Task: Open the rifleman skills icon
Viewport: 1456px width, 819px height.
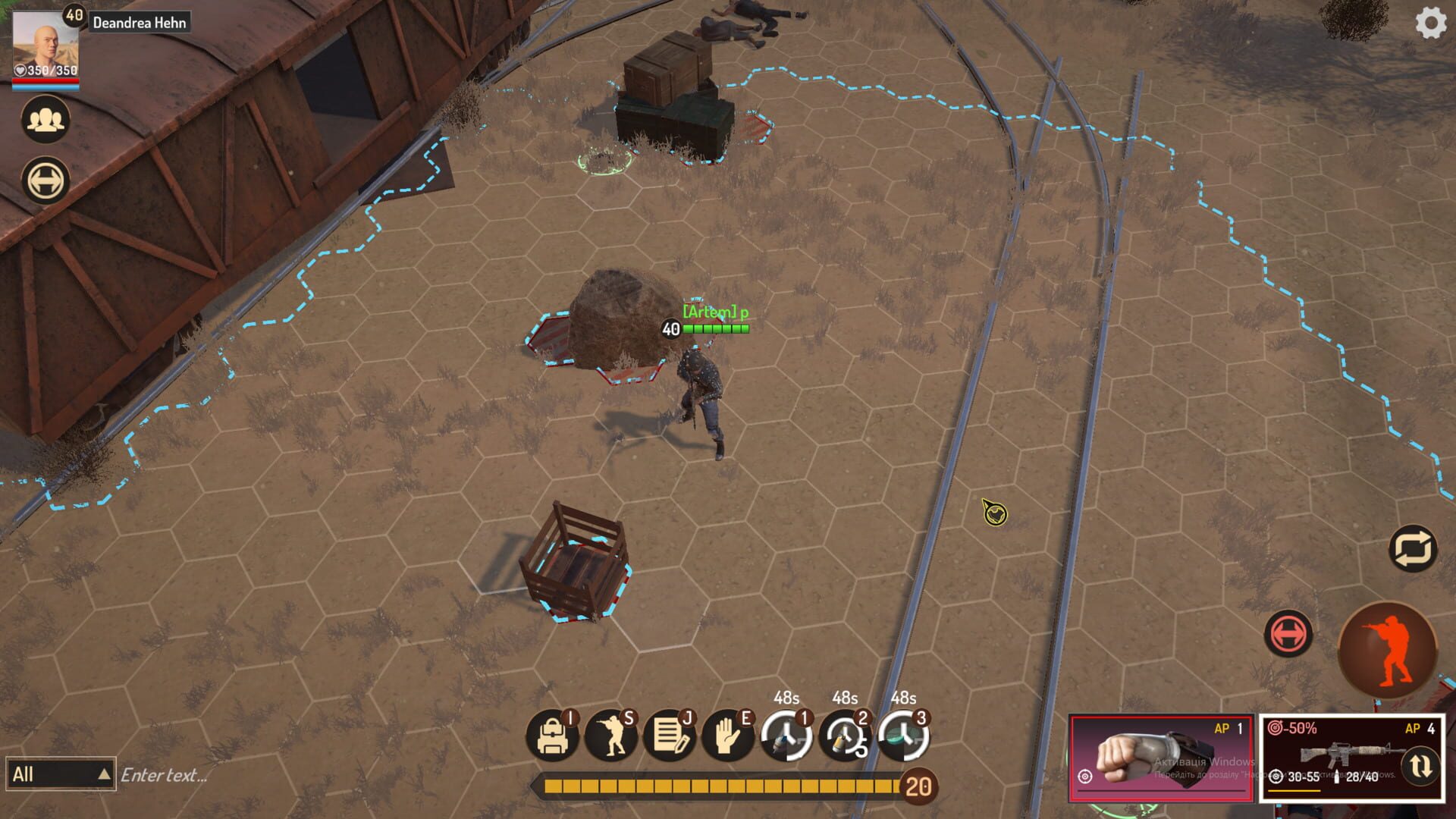Action: [x=610, y=736]
